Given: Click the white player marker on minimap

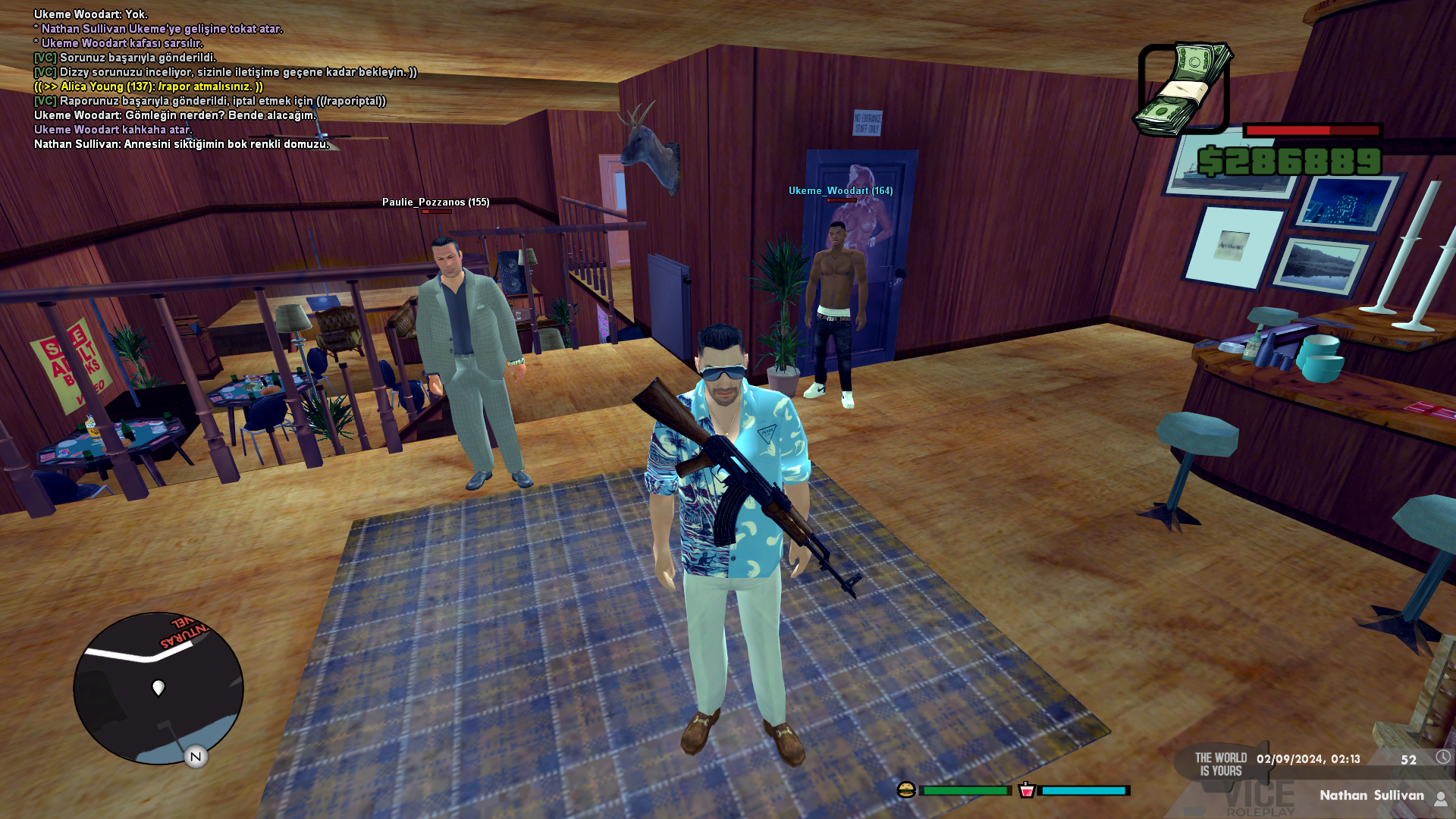Looking at the screenshot, I should pyautogui.click(x=158, y=687).
